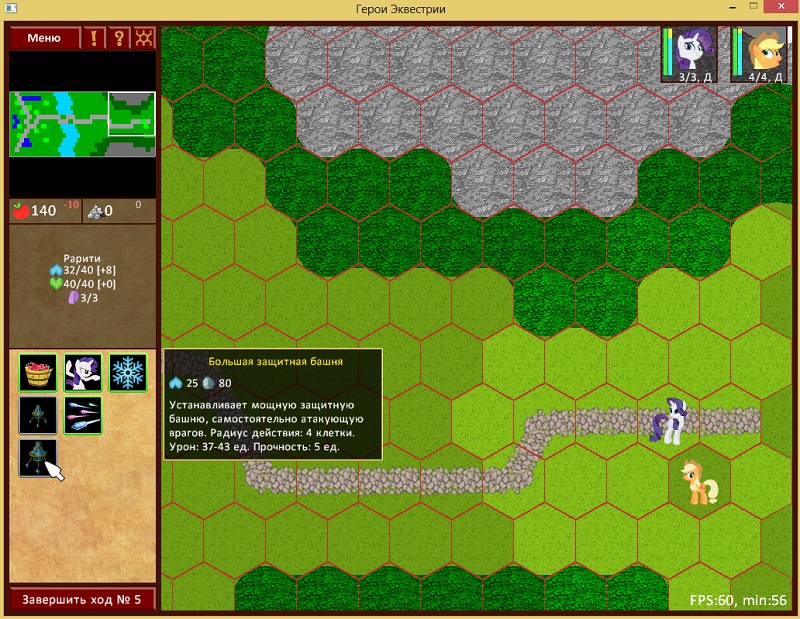End turn with Завершить ход № 5
Image resolution: width=800 pixels, height=619 pixels.
coord(83,600)
